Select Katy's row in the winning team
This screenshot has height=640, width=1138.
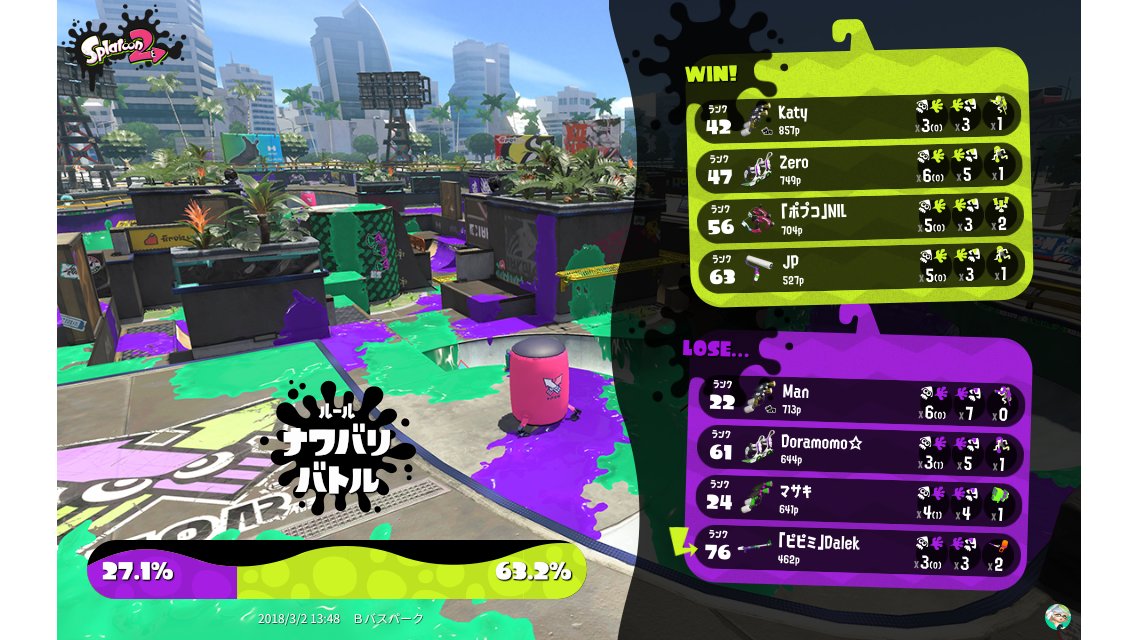click(860, 117)
